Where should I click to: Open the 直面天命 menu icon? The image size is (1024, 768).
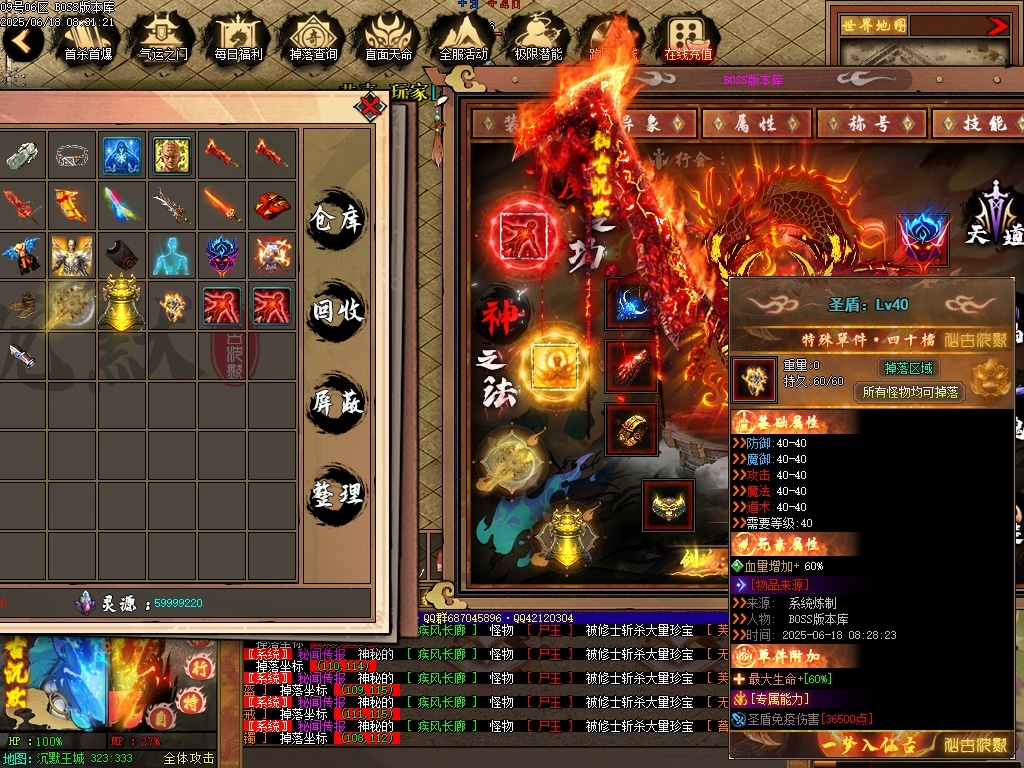(388, 38)
